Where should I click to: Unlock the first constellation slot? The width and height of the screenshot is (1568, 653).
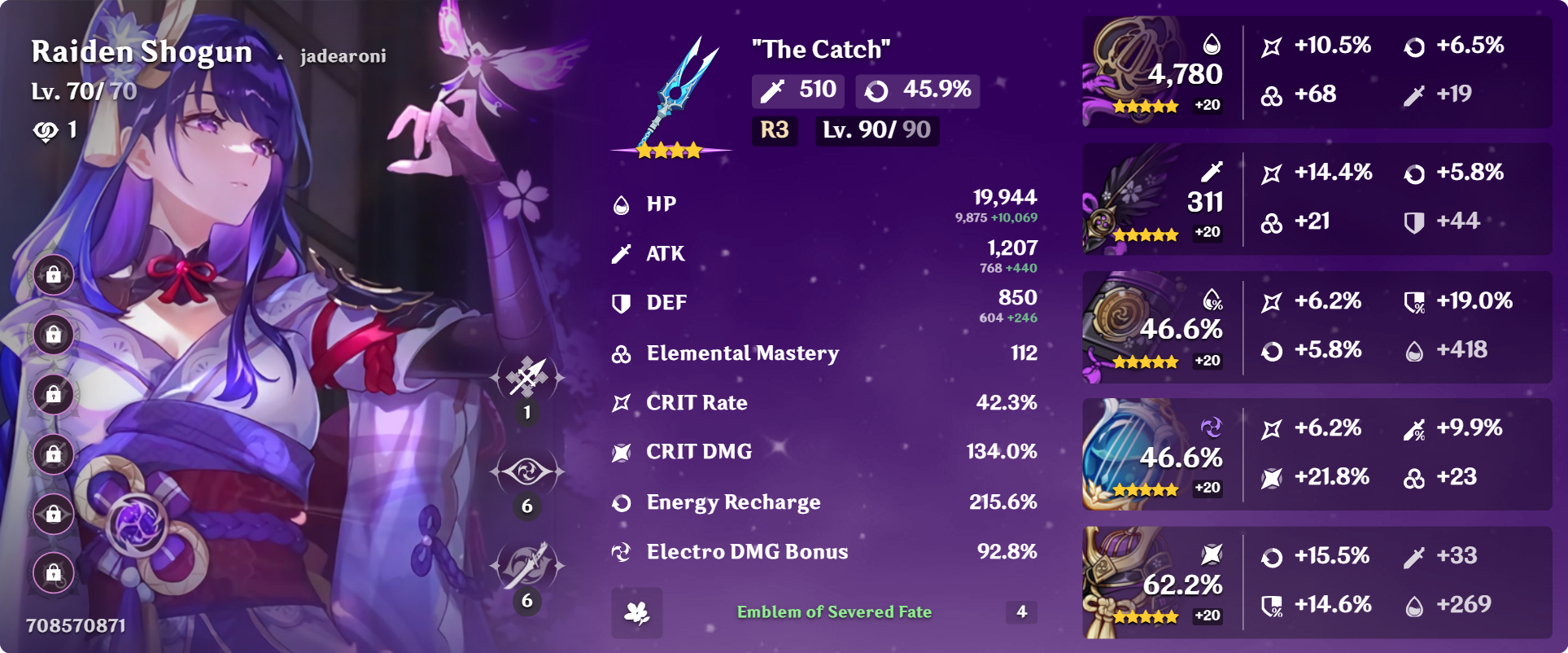53,274
